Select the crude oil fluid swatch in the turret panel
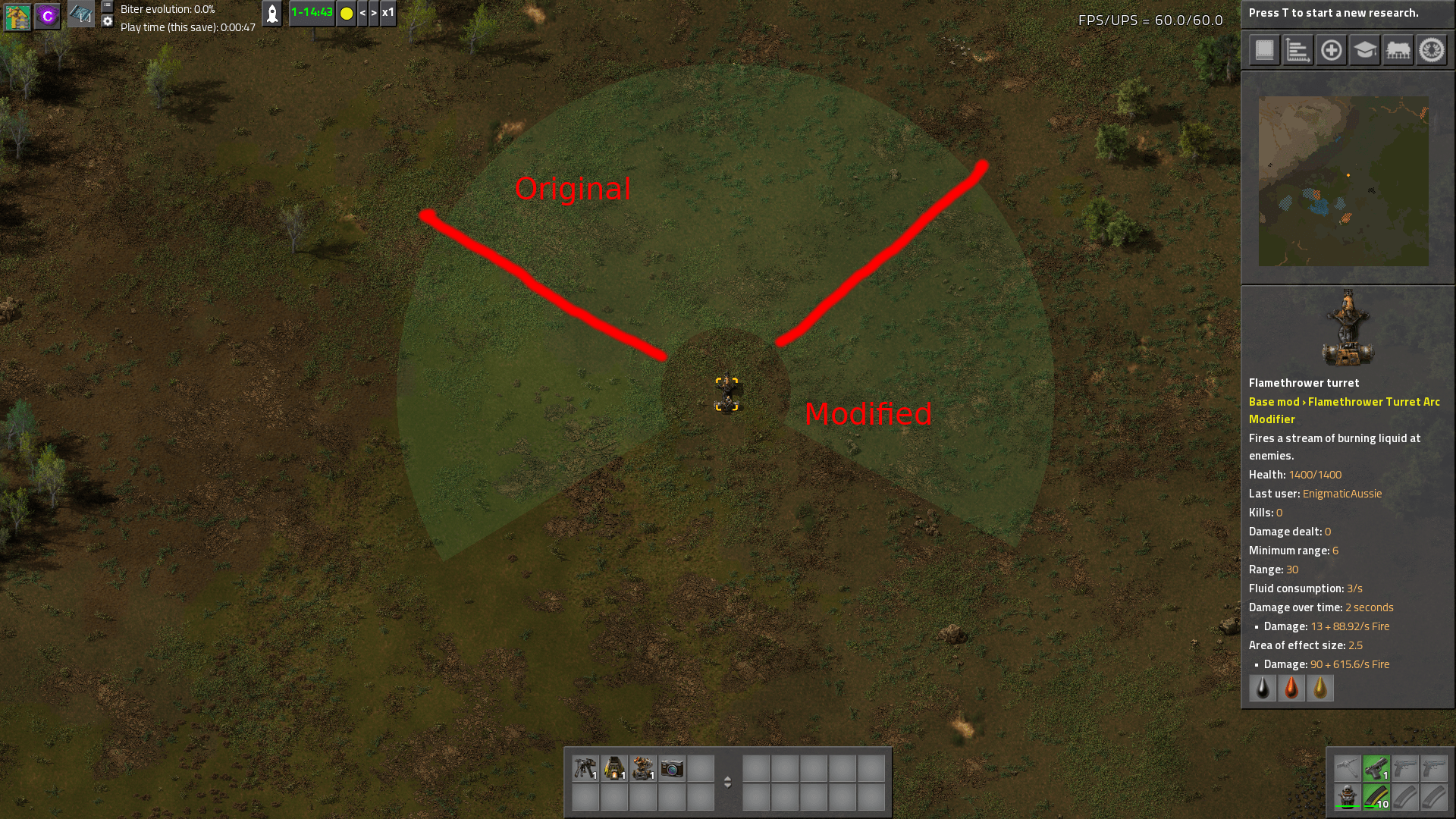1456x819 pixels. (x=1262, y=688)
